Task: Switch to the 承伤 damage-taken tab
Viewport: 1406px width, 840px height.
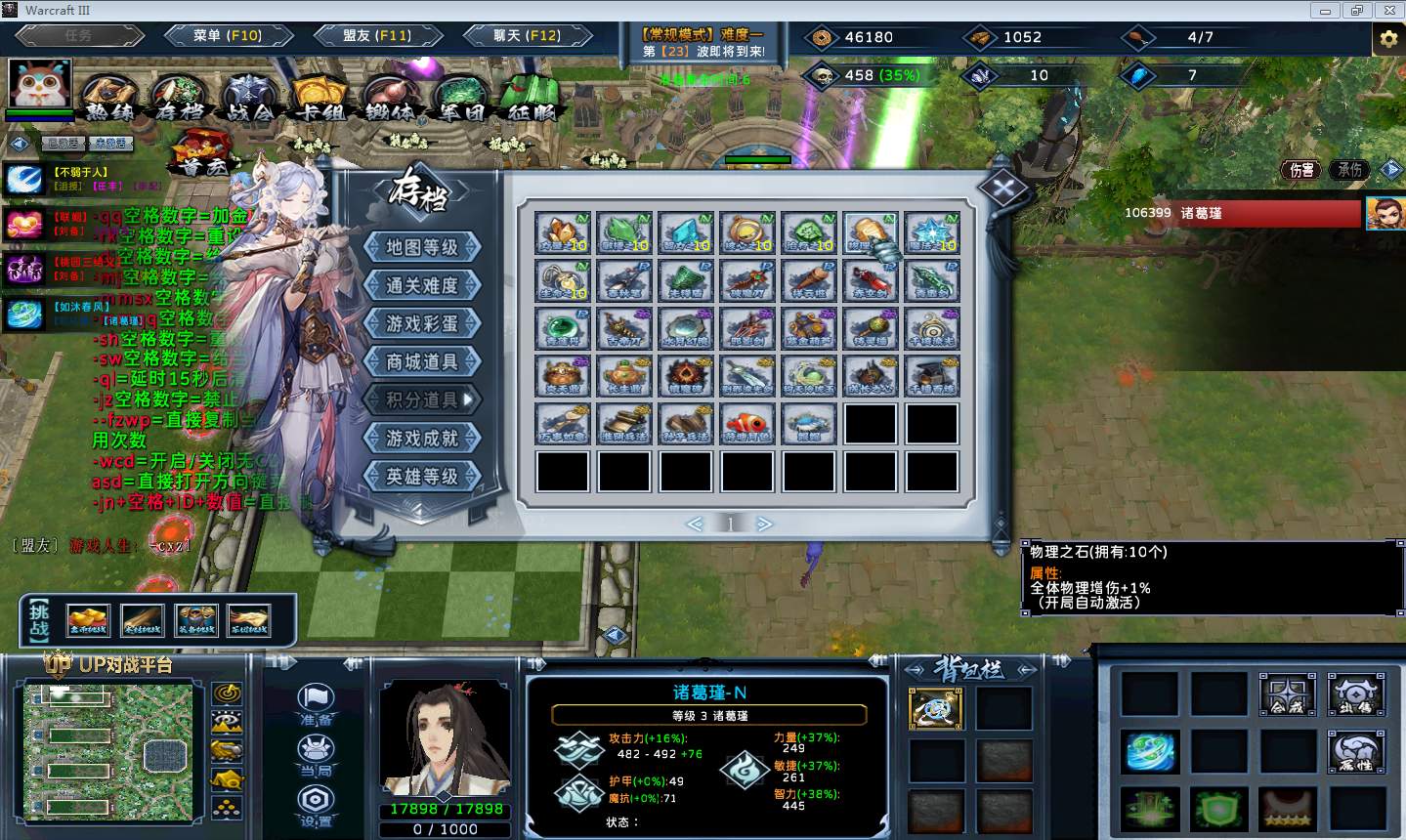Action: pos(1350,170)
